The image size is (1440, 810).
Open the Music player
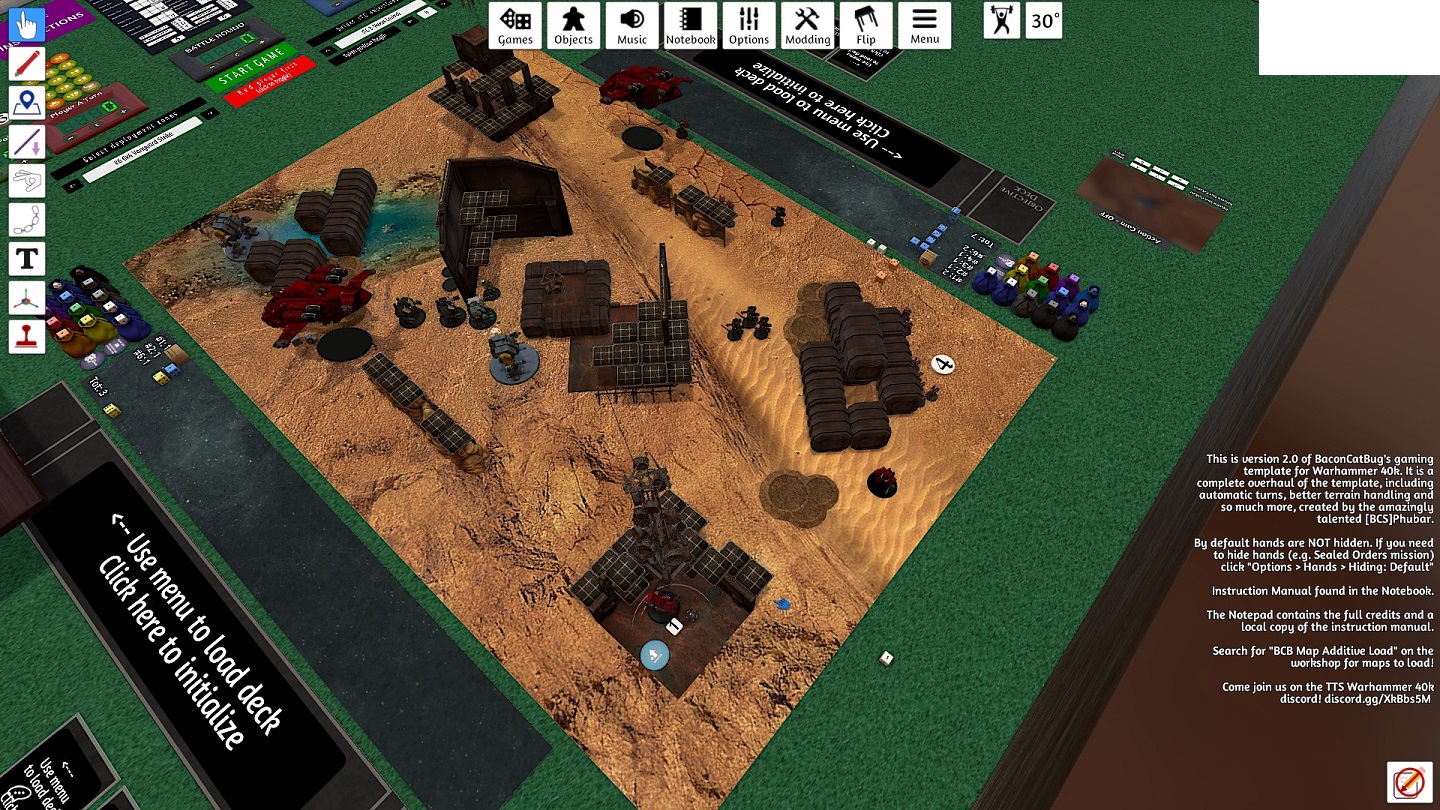tap(632, 25)
